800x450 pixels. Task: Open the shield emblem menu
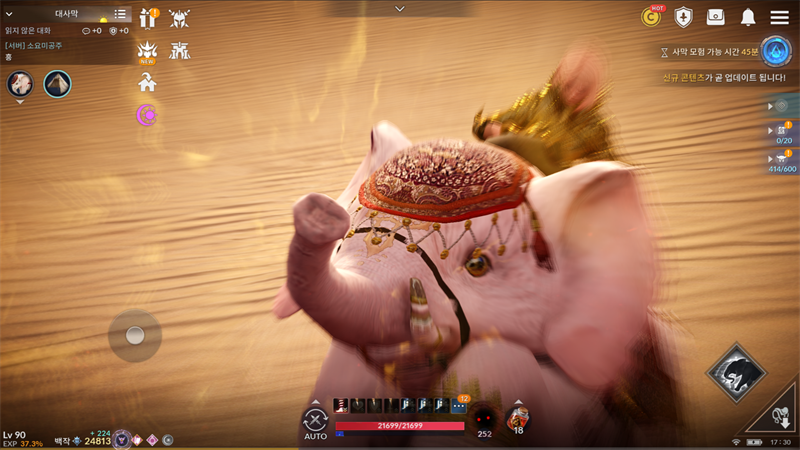[x=683, y=17]
